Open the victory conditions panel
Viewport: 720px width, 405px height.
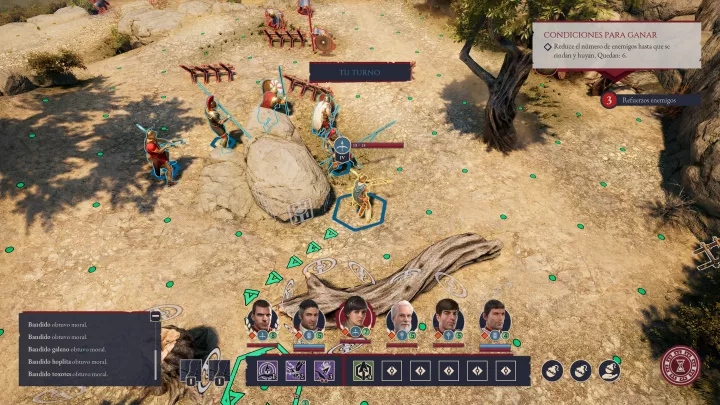tap(615, 52)
